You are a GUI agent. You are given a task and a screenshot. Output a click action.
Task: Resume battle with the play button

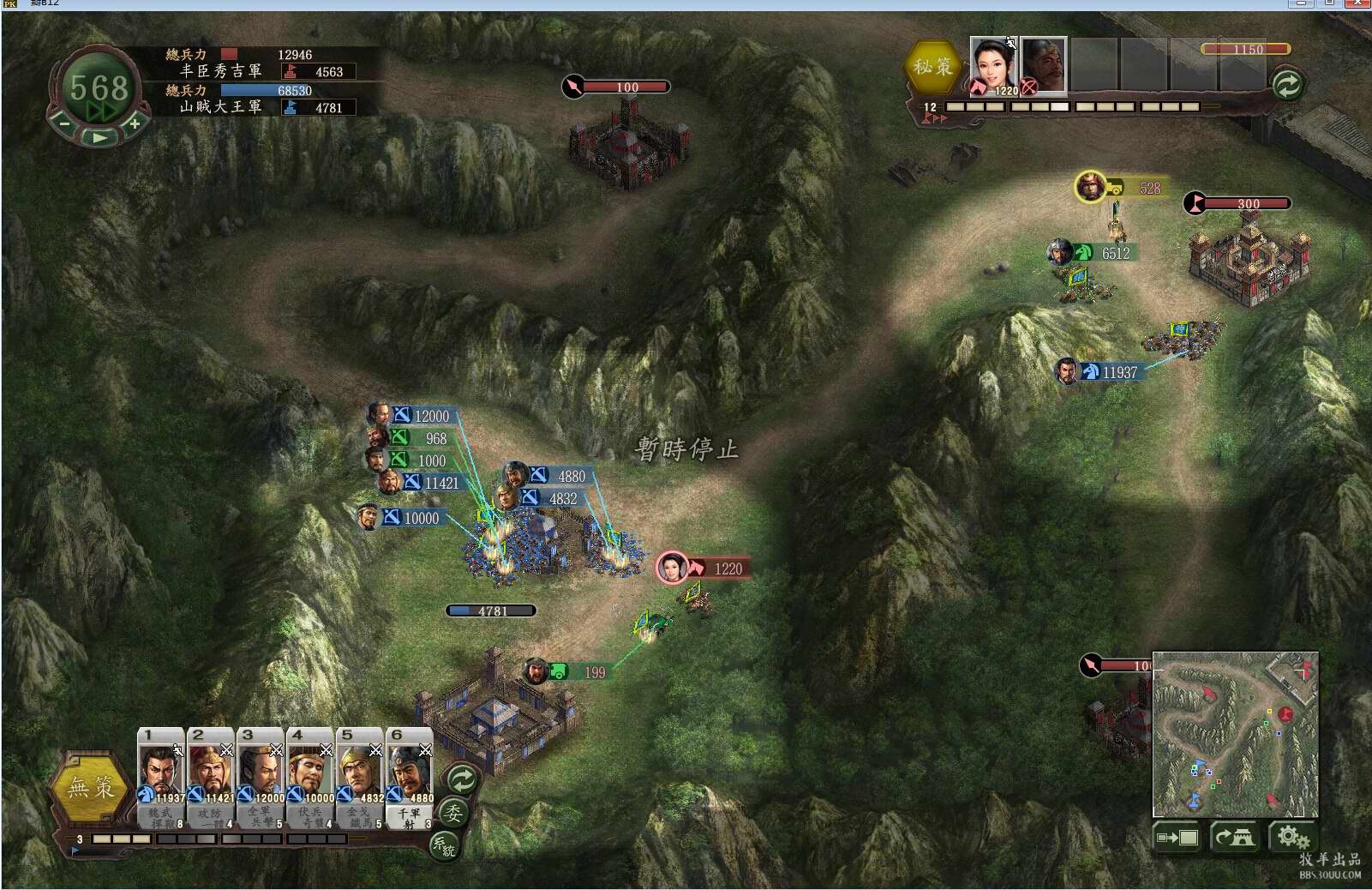click(100, 136)
